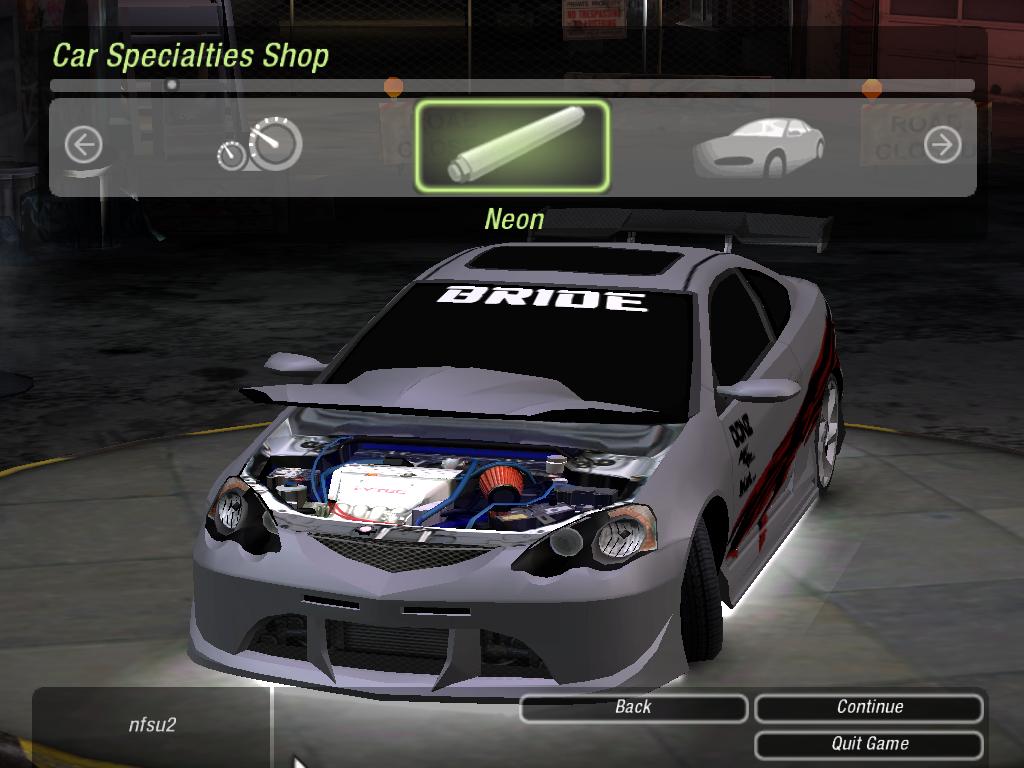Select the car silhouette category icon
Image resolution: width=1024 pixels, height=768 pixels.
point(759,146)
